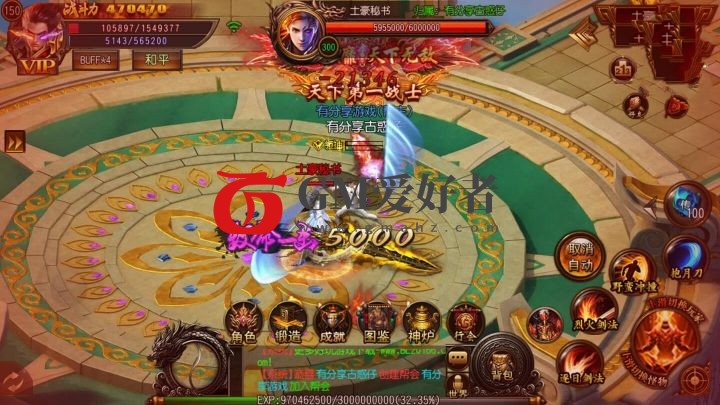Open the 锻造 forging menu

pos(287,320)
